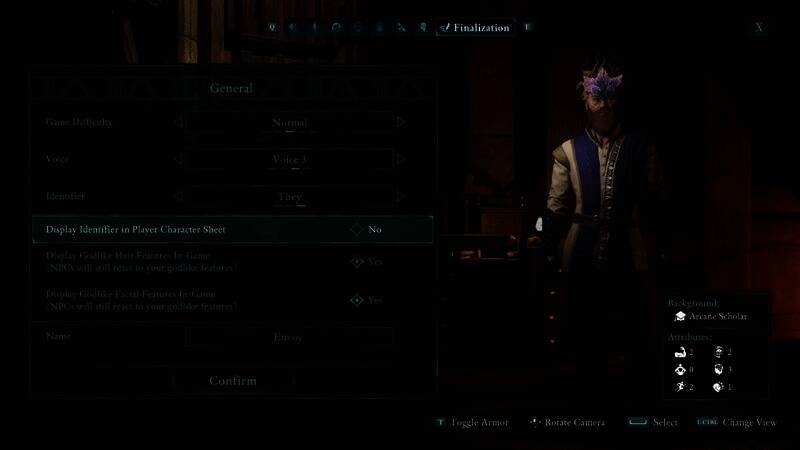Select the Finalization tab
Screen dimensions: 800x450
pyautogui.click(x=474, y=28)
